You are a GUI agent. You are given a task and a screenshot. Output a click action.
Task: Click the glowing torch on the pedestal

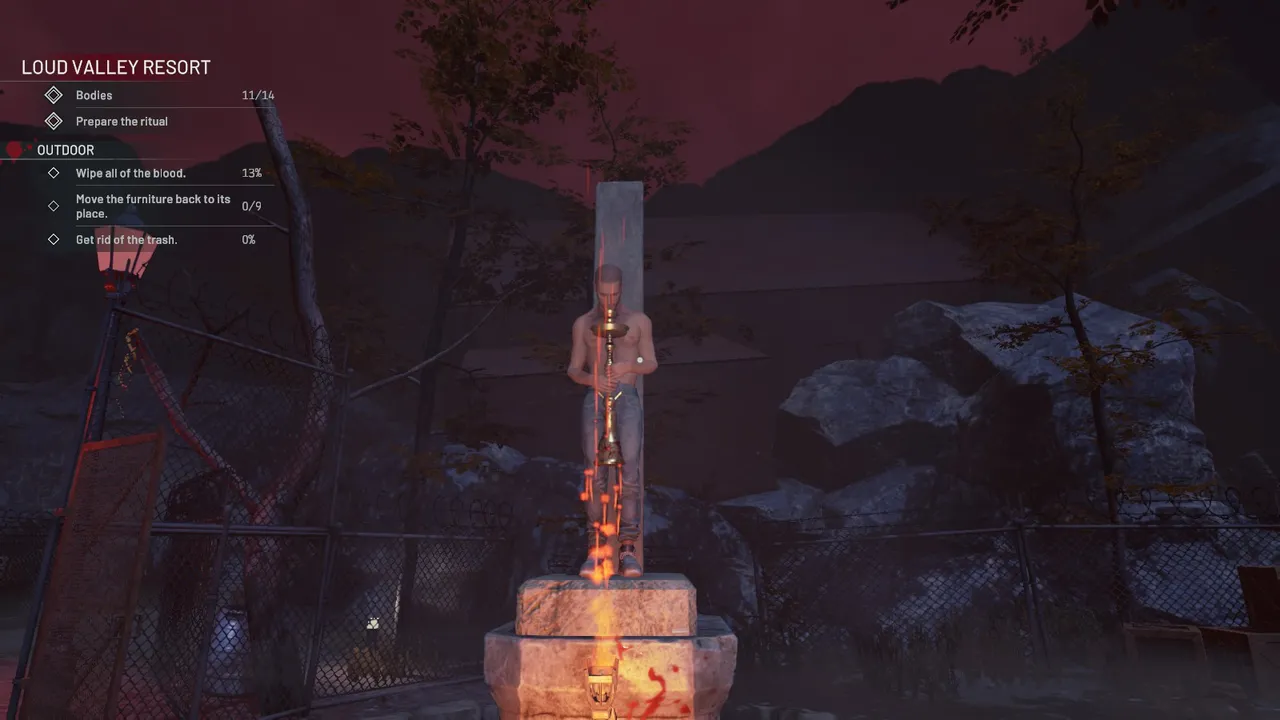click(x=600, y=680)
